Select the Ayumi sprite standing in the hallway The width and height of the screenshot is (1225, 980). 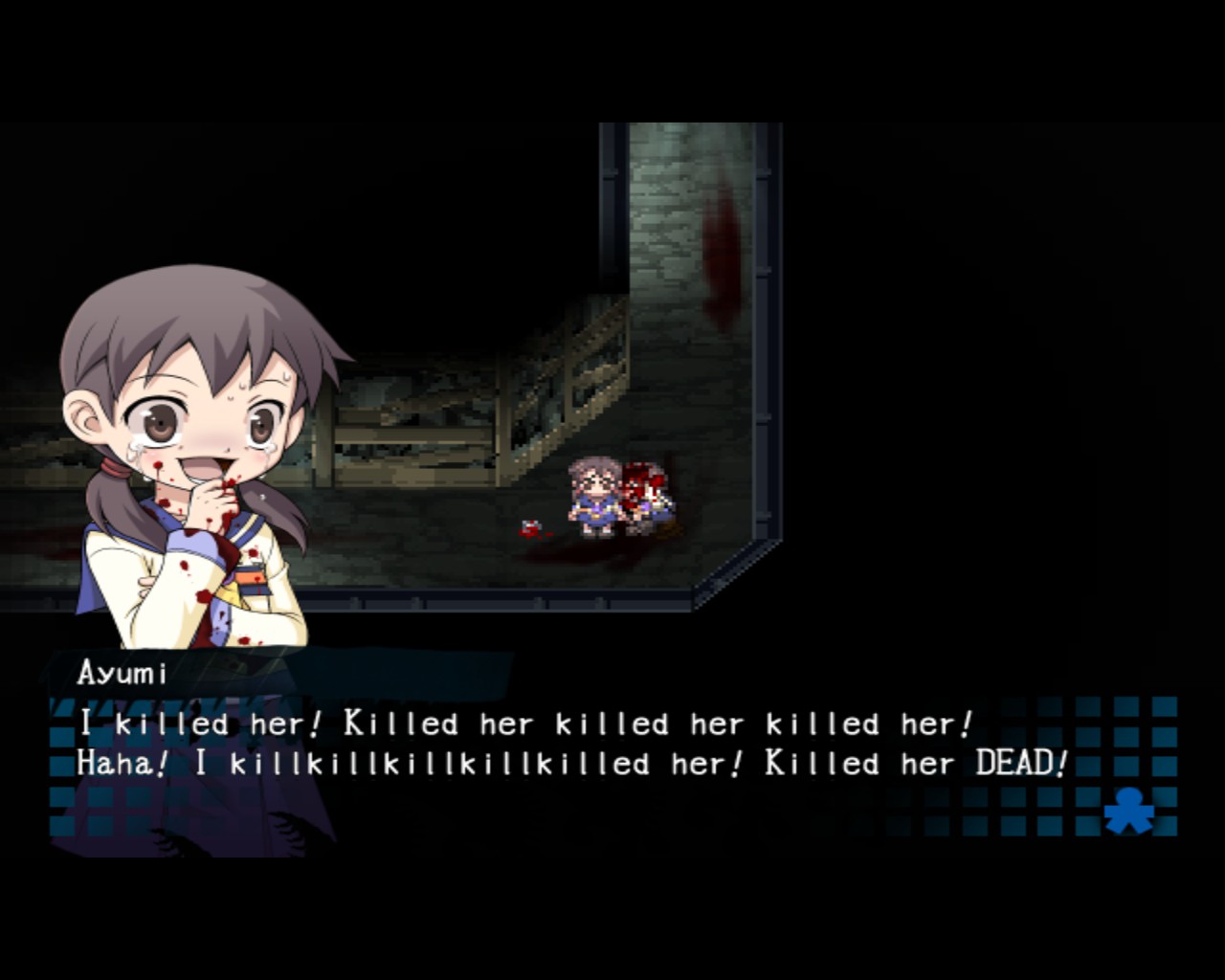pos(593,498)
